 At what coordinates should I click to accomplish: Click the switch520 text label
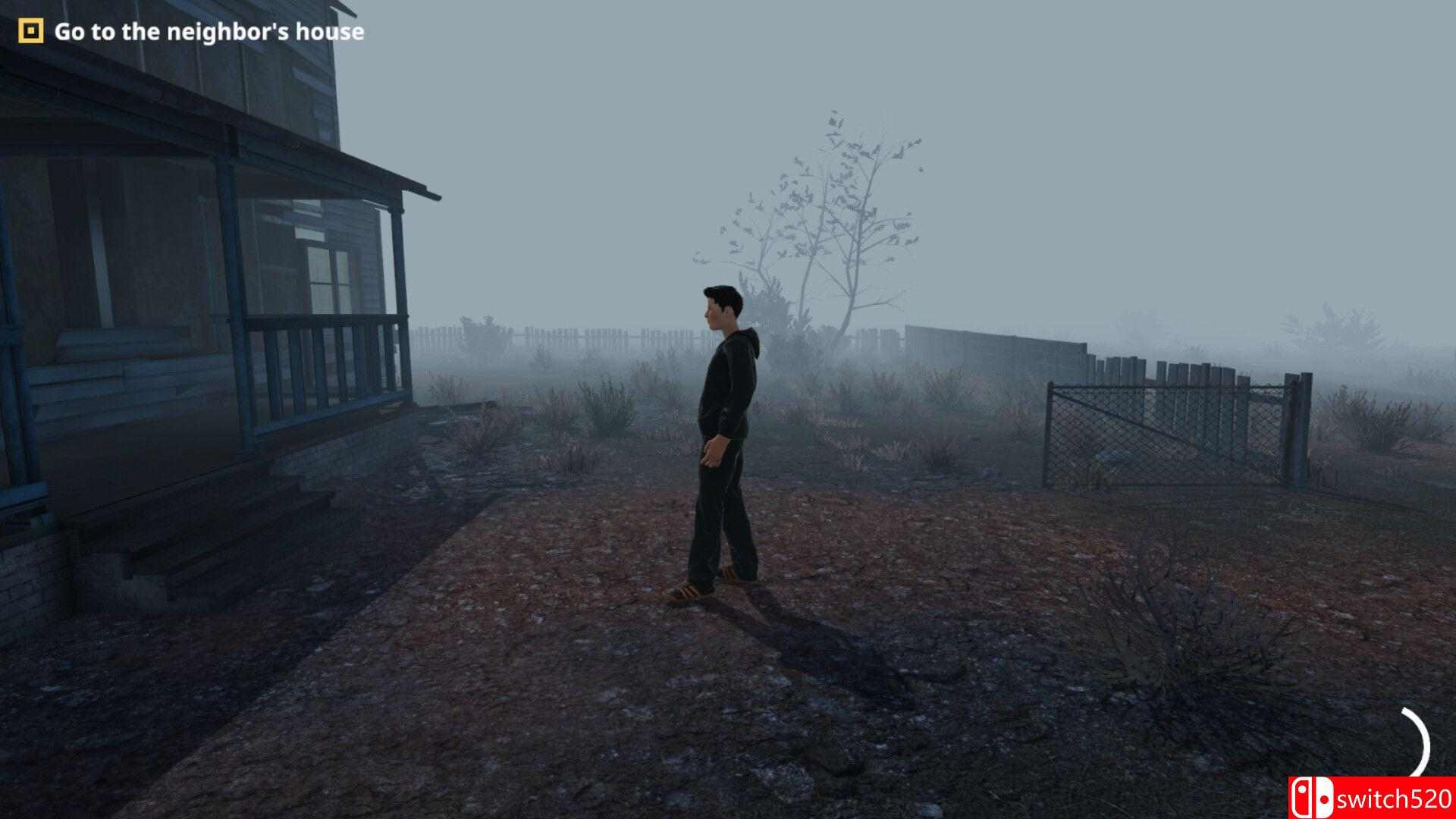coord(1395,798)
